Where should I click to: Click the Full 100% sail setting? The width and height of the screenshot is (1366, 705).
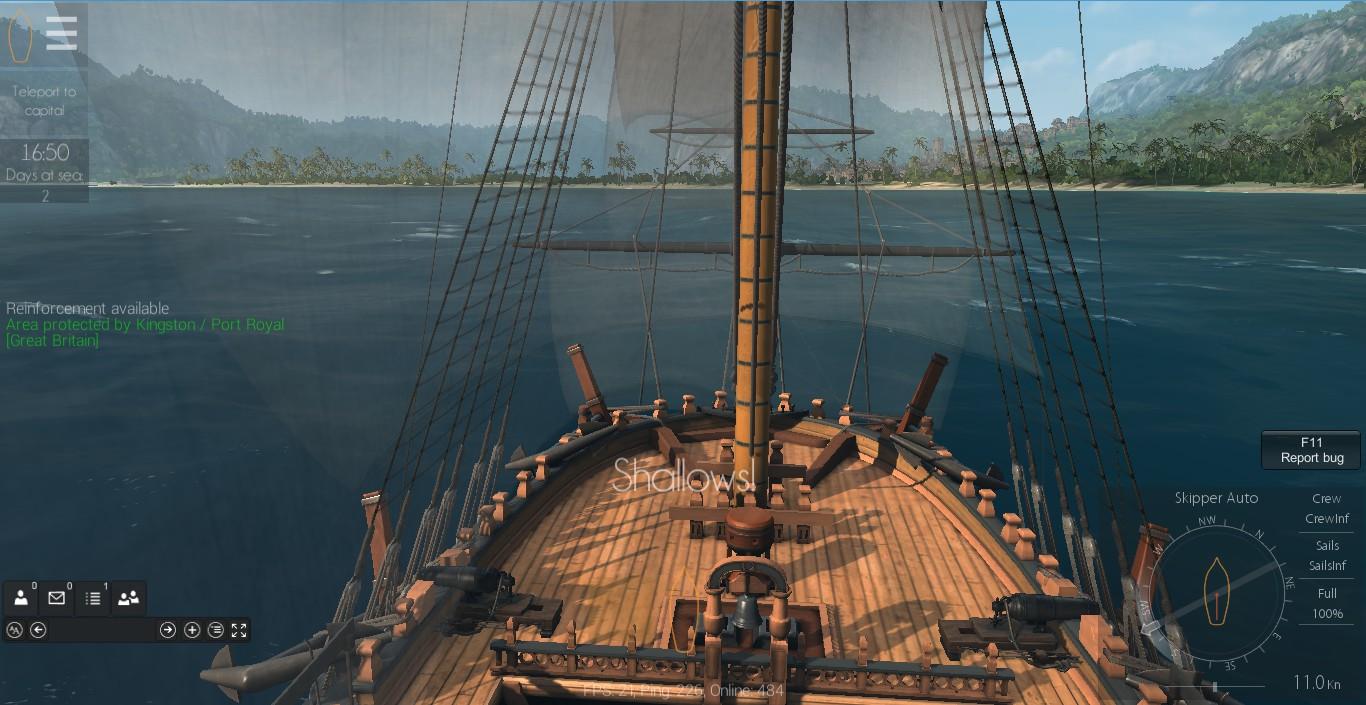pyautogui.click(x=1327, y=603)
